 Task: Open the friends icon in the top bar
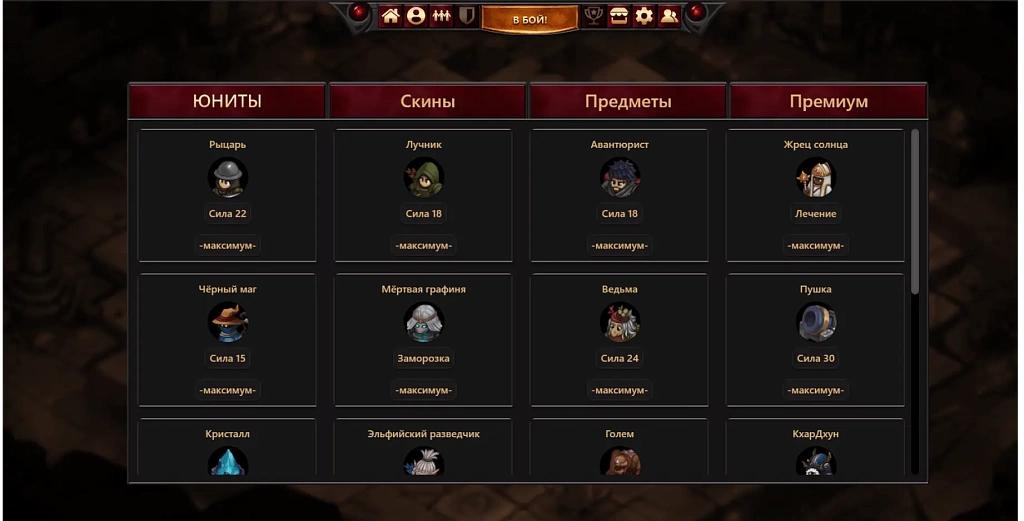[669, 16]
